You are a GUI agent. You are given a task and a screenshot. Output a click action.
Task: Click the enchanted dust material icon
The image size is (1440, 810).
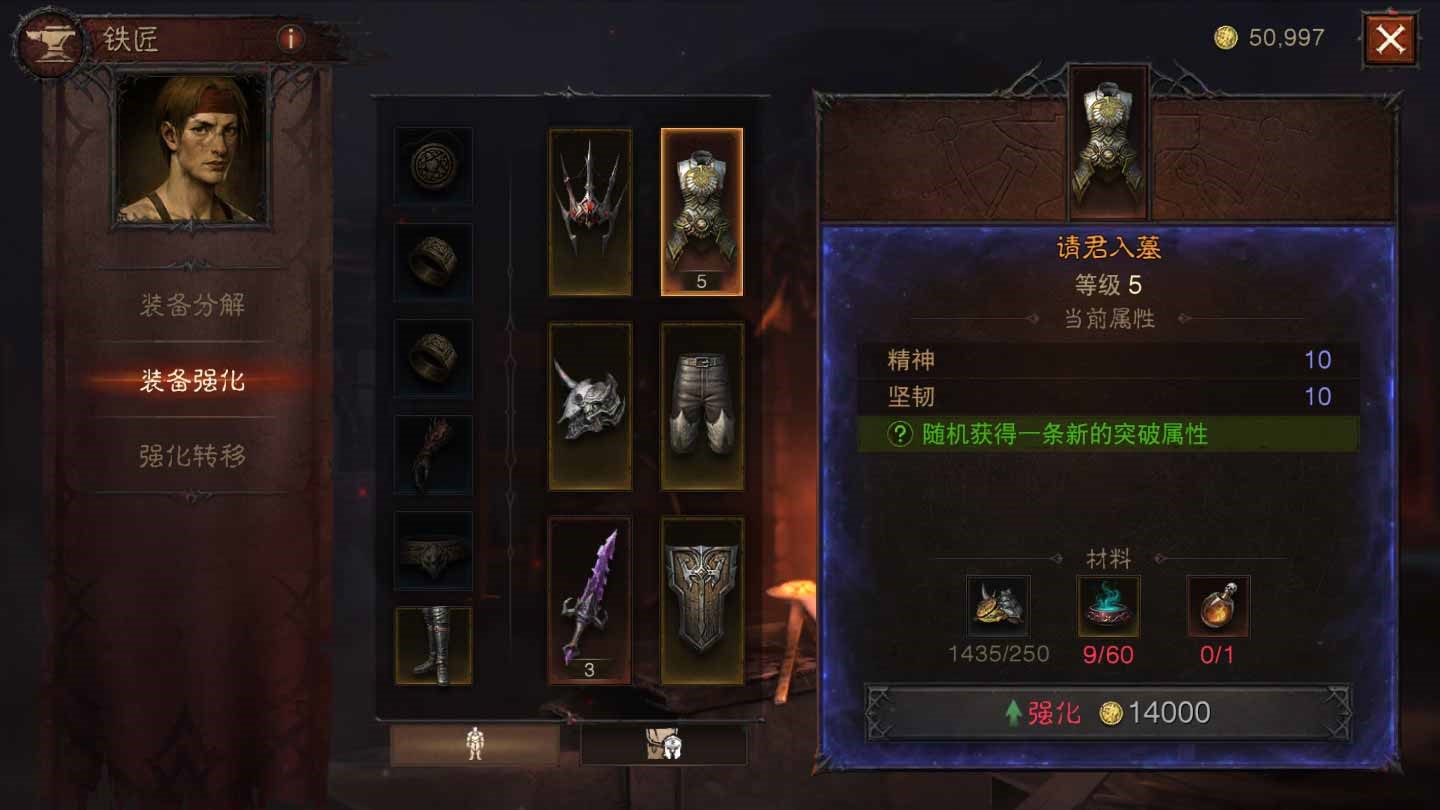coord(1110,605)
